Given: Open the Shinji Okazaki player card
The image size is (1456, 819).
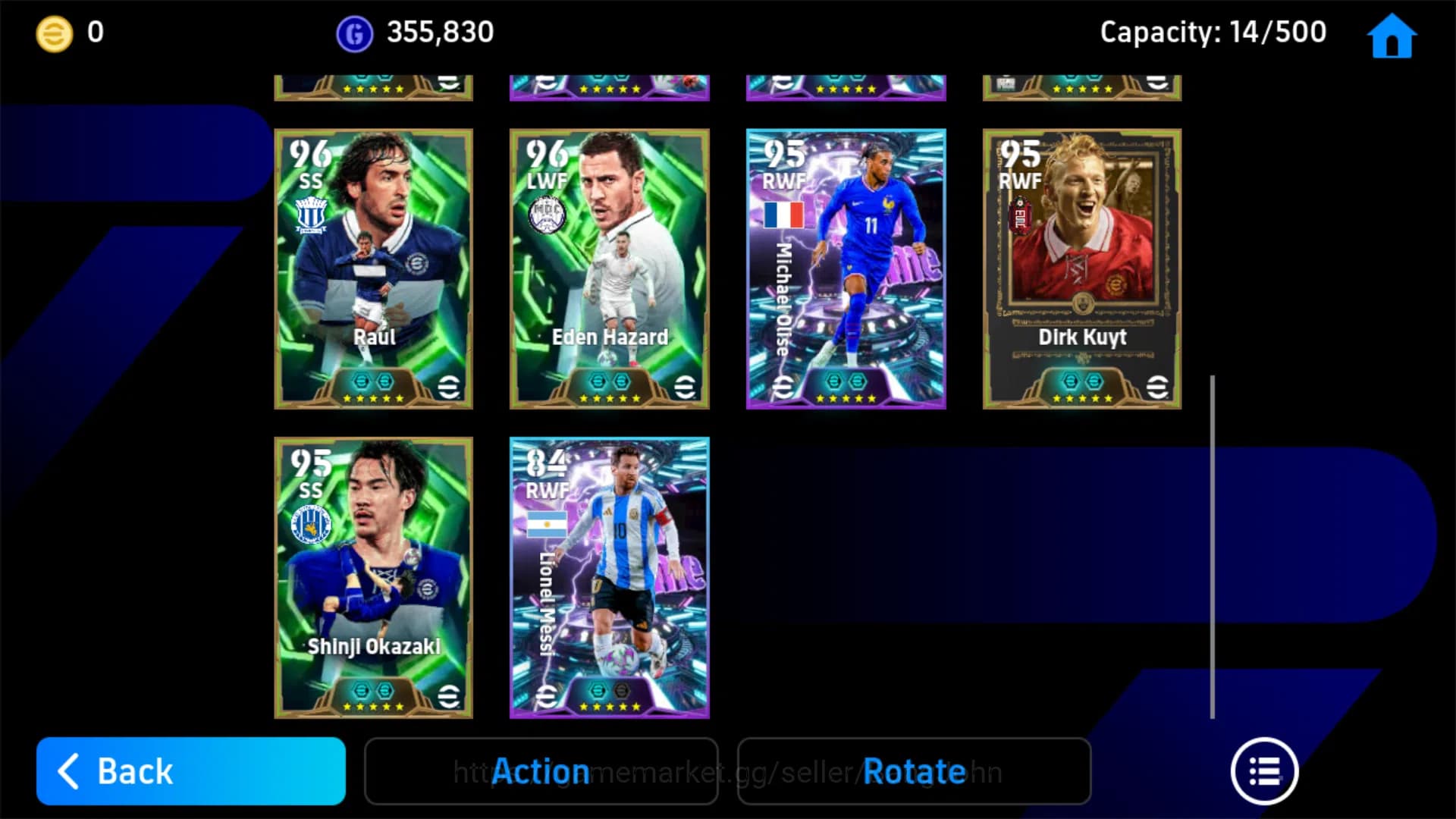Looking at the screenshot, I should [372, 578].
